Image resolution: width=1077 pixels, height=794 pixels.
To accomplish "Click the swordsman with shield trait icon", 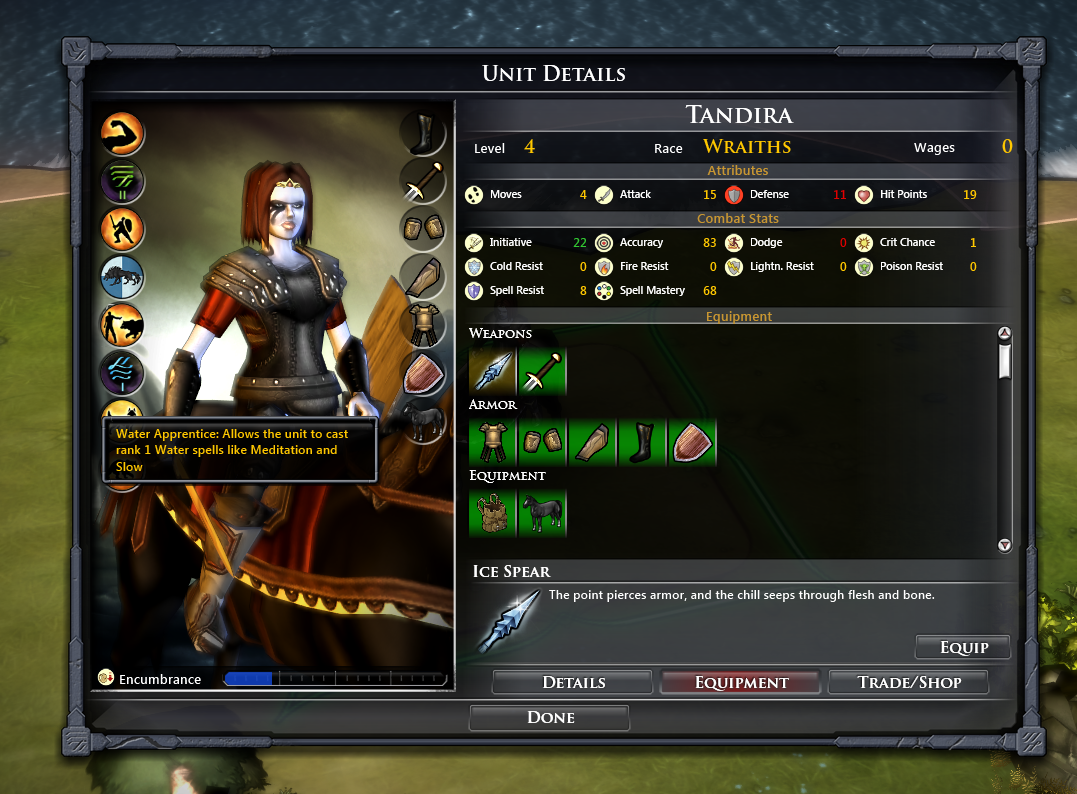I will [123, 229].
